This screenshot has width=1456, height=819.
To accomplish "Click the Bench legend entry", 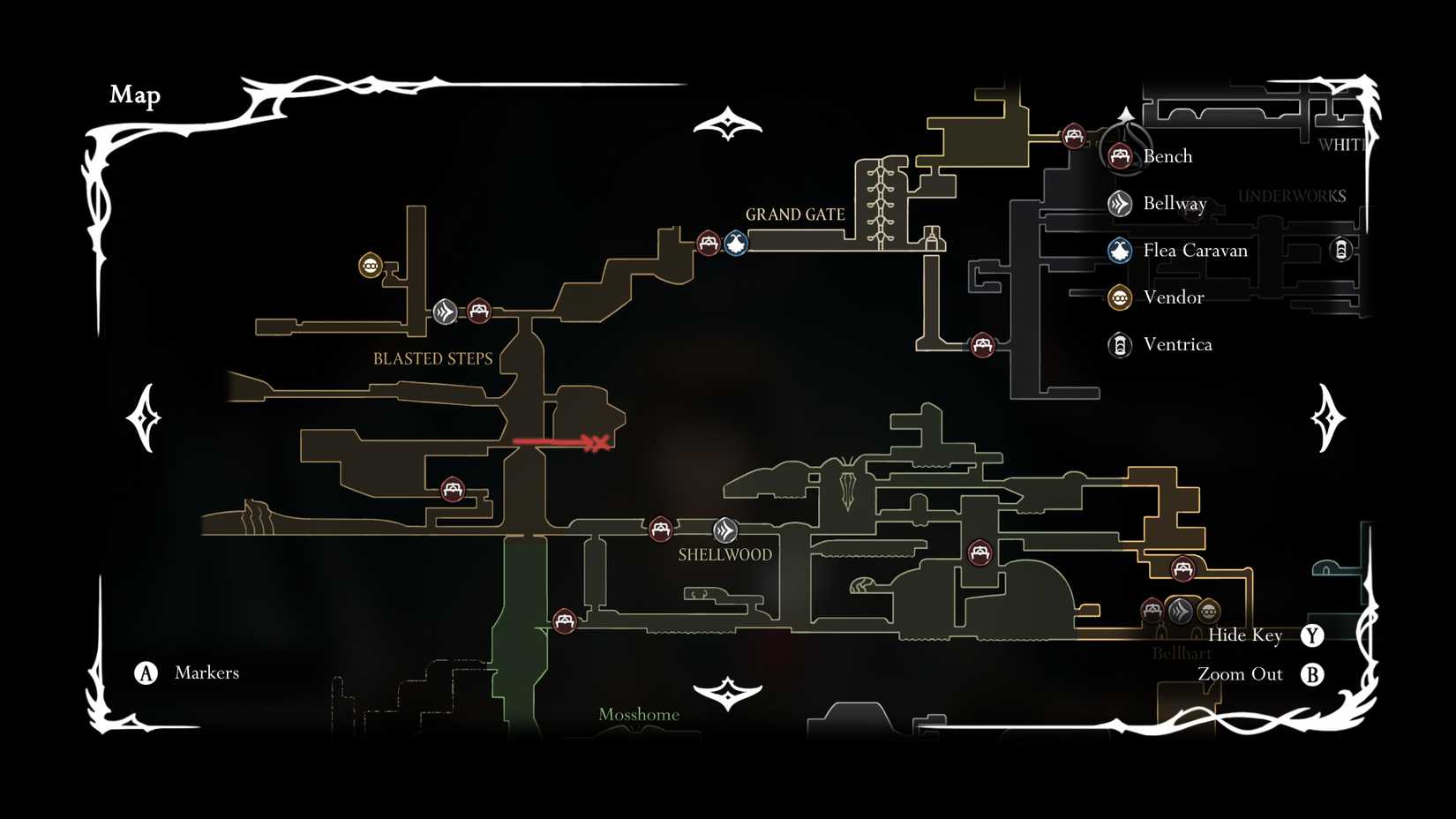I will tap(1168, 155).
